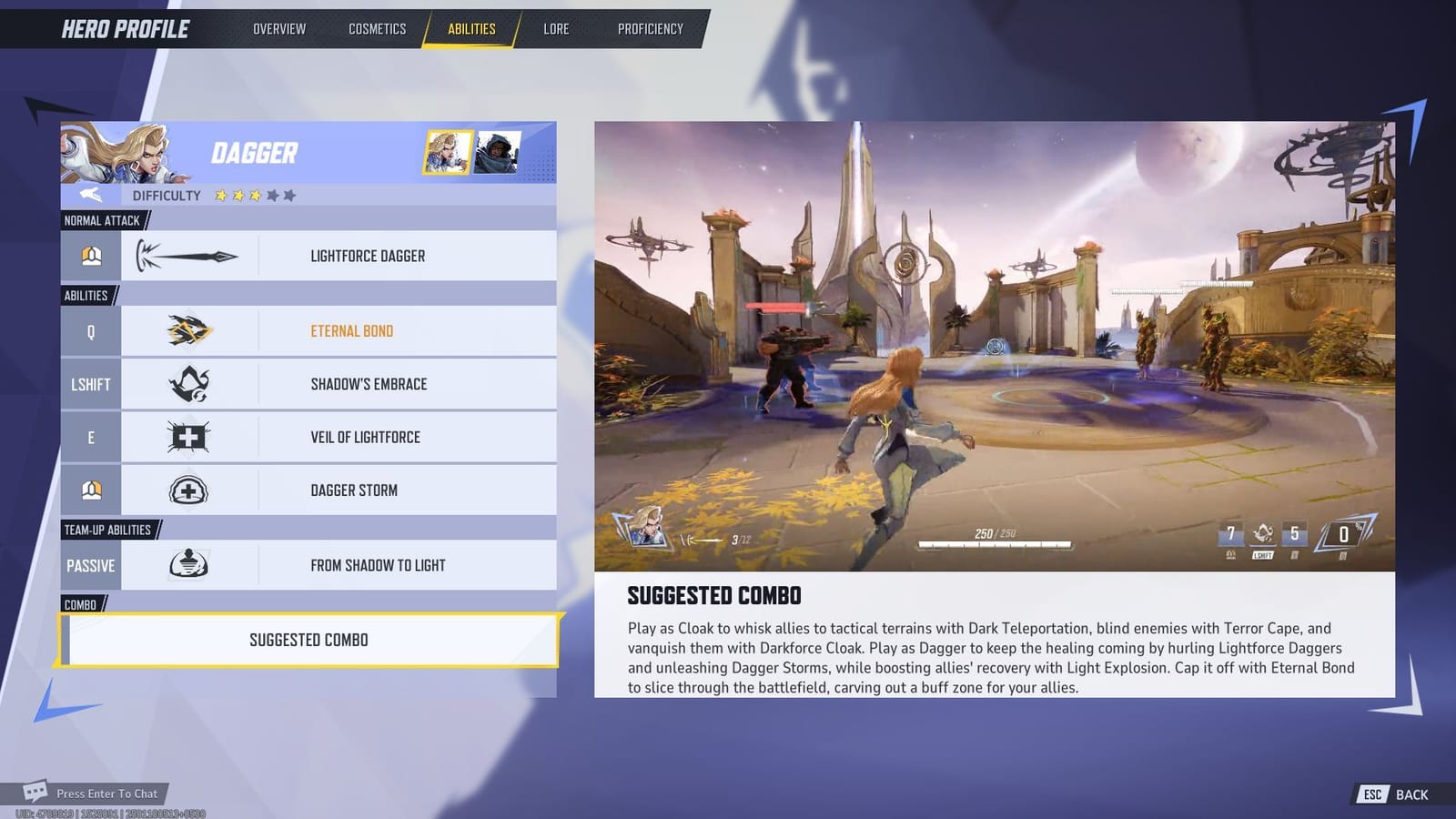Select the Shadow's Embrace LSHIFT ability icon
The image size is (1456, 819).
[x=187, y=383]
